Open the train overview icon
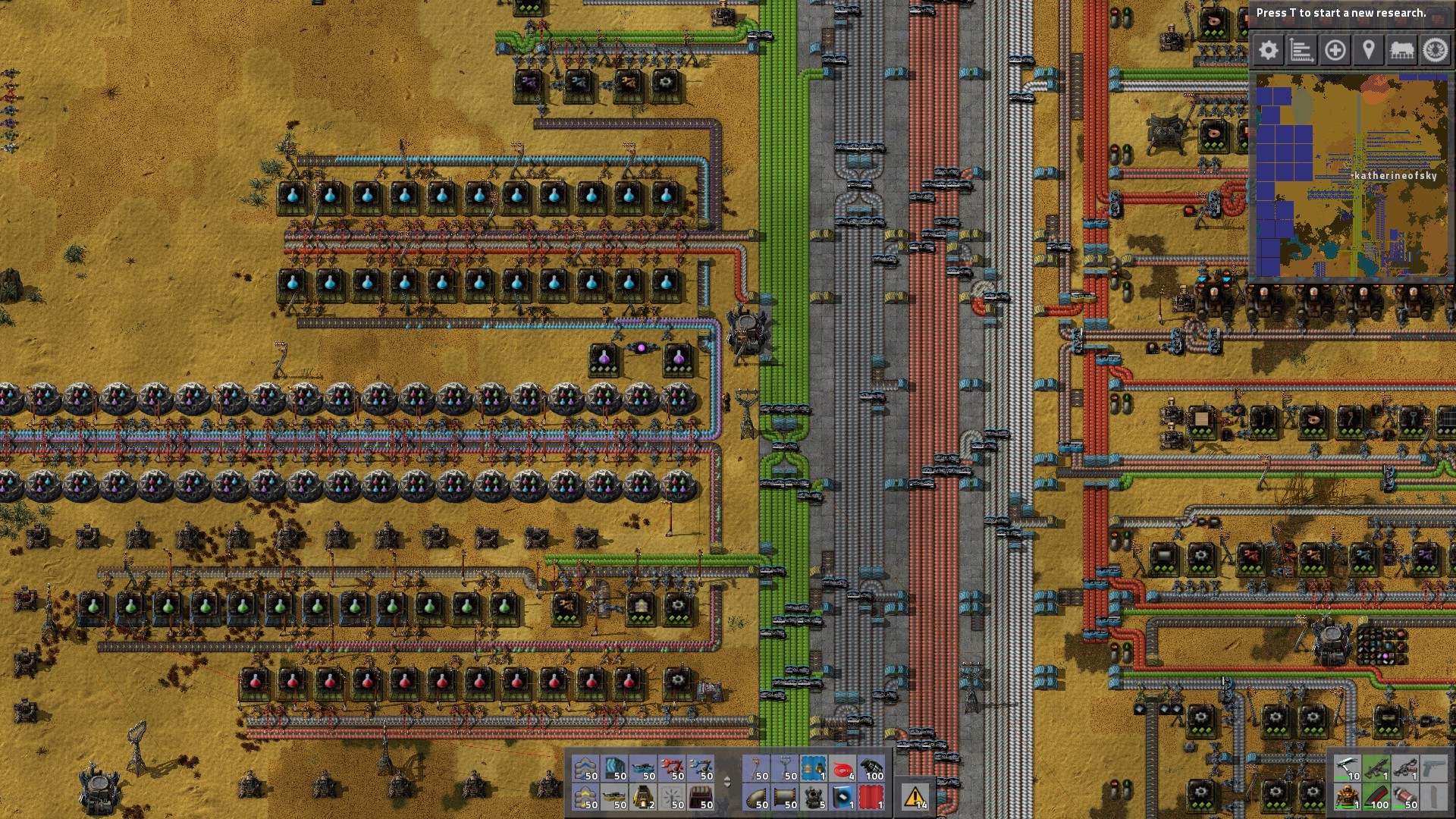The height and width of the screenshot is (819, 1456). pos(1403,51)
